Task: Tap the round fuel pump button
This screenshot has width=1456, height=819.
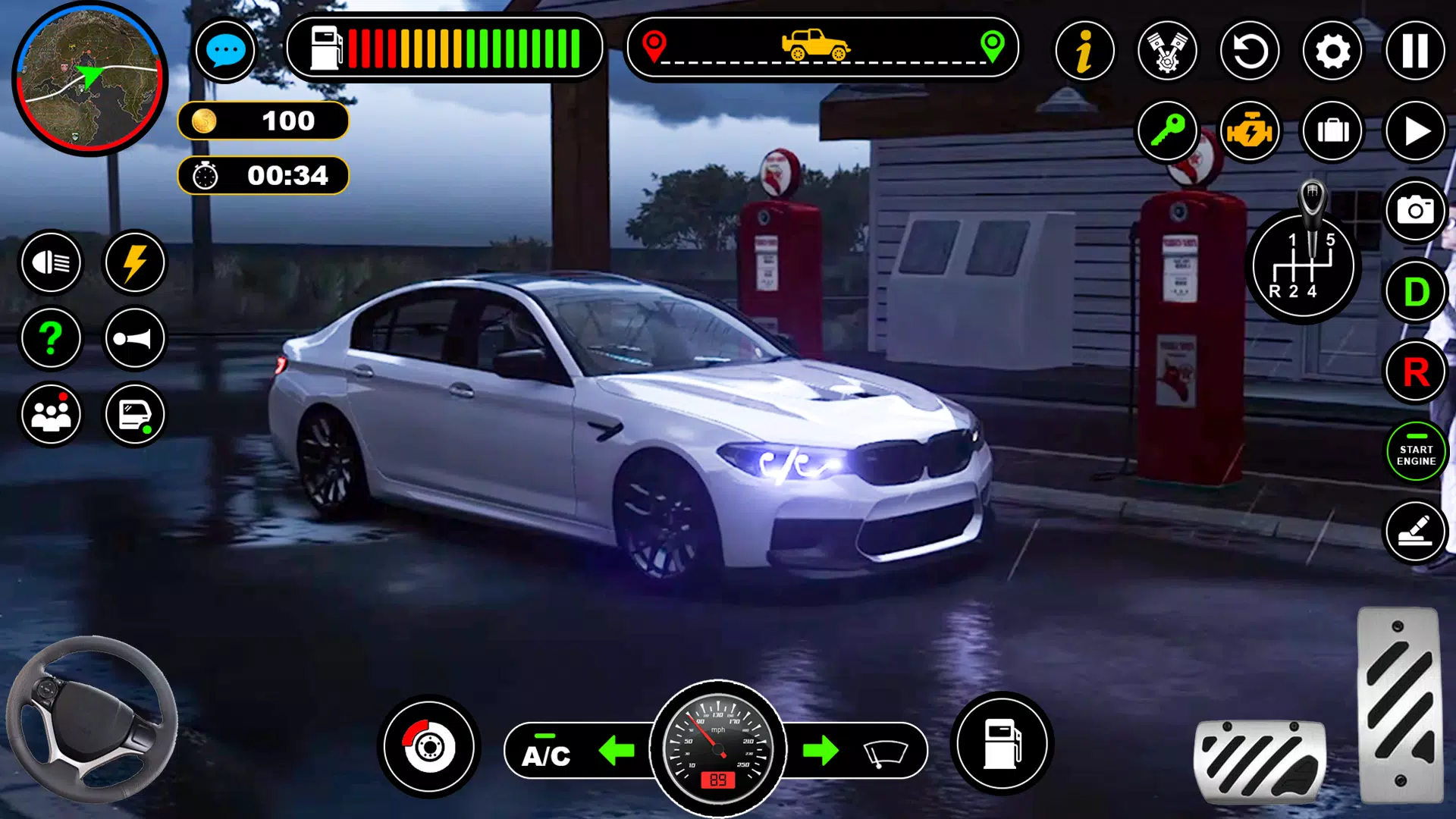Action: point(1001,744)
